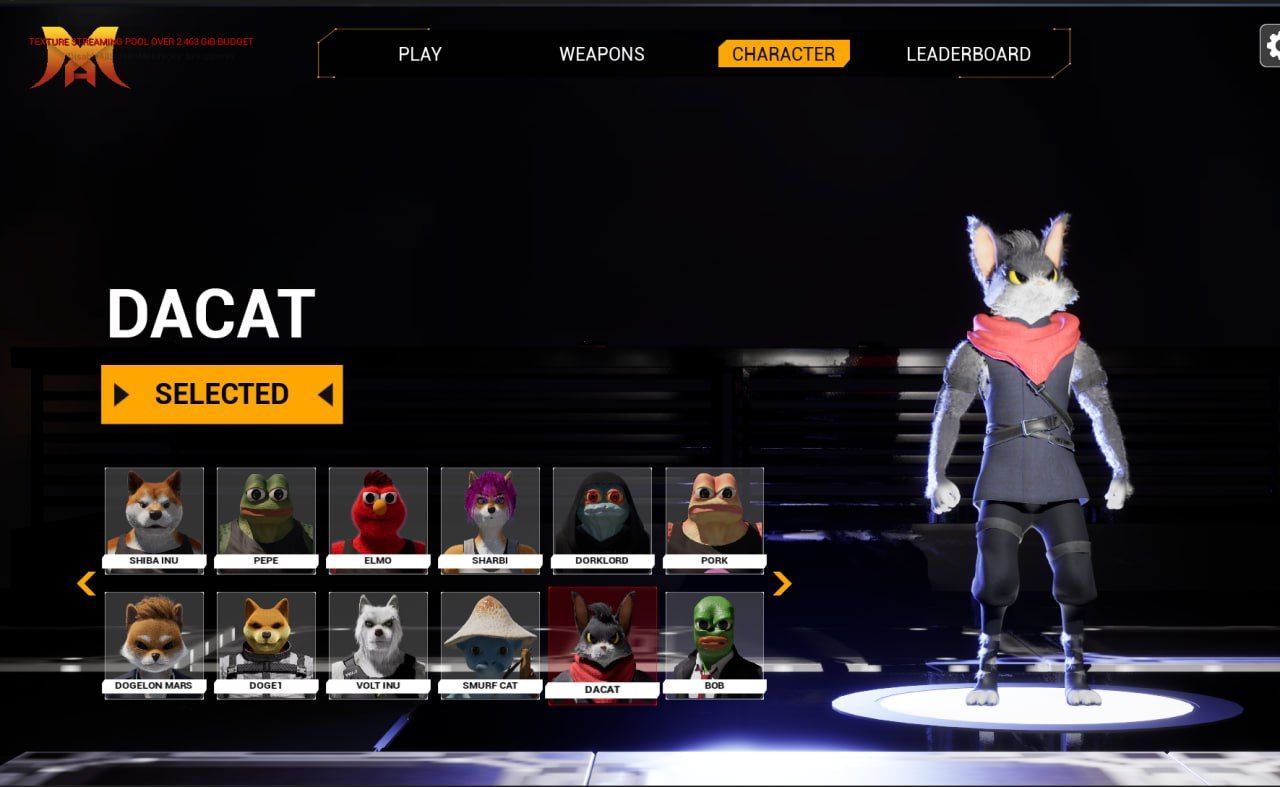Viewport: 1280px width, 787px height.
Task: Select the Character tab
Action: pyautogui.click(x=783, y=54)
